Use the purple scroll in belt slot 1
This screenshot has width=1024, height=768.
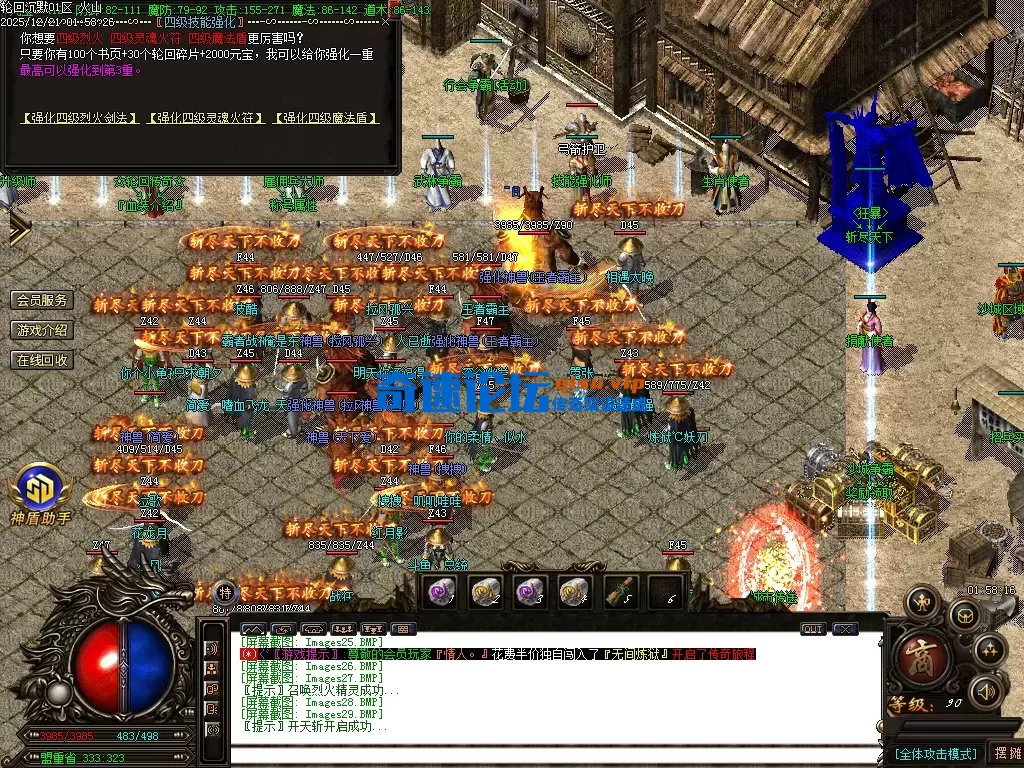click(439, 592)
